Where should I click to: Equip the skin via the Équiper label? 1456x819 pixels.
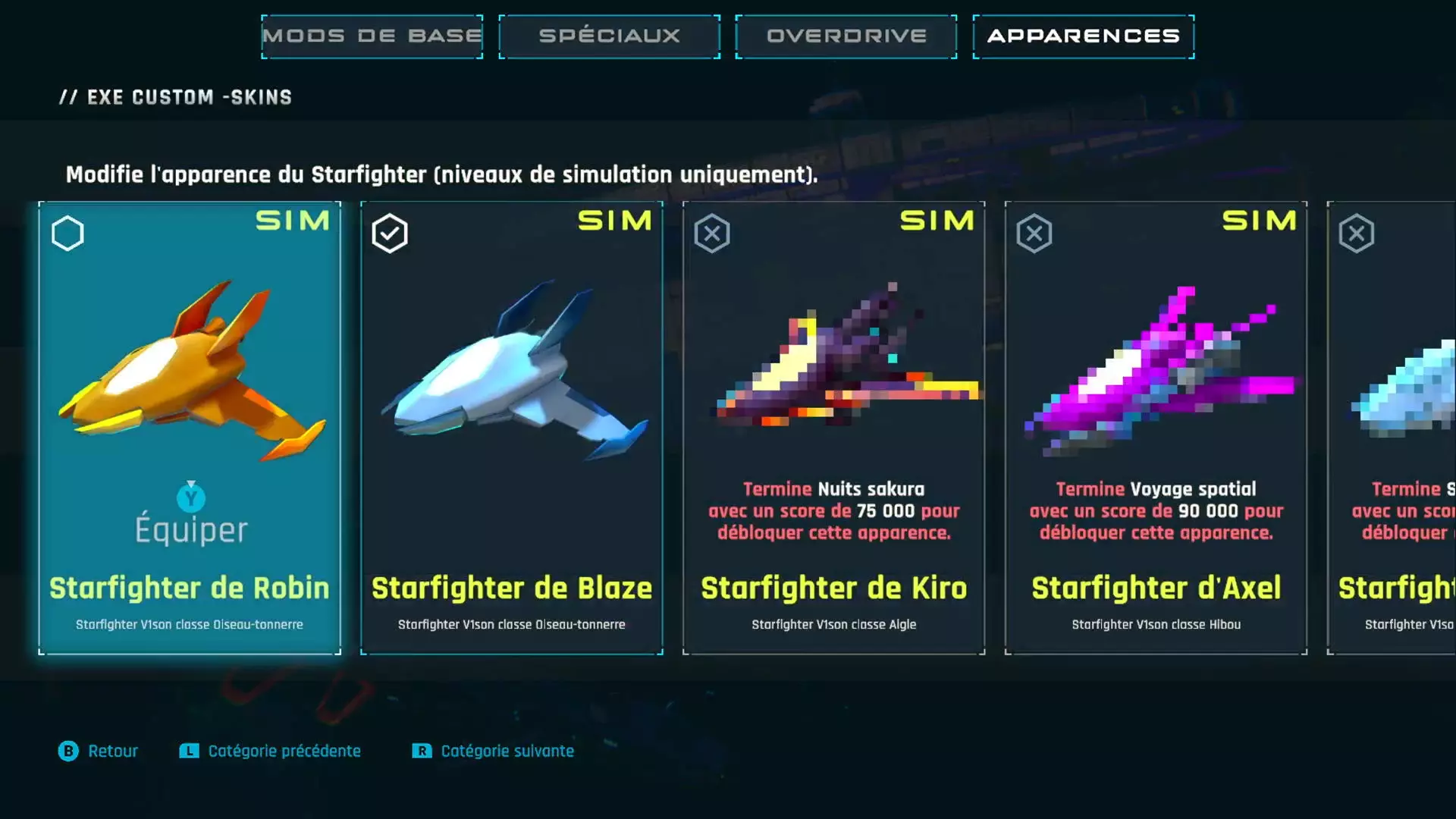click(191, 529)
